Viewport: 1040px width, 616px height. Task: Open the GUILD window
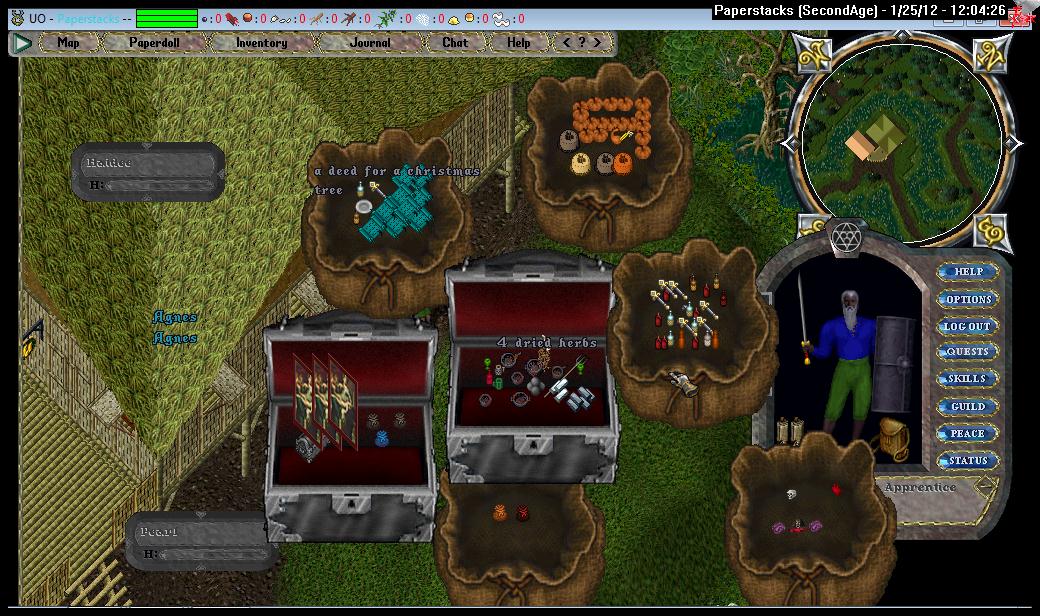(x=967, y=406)
